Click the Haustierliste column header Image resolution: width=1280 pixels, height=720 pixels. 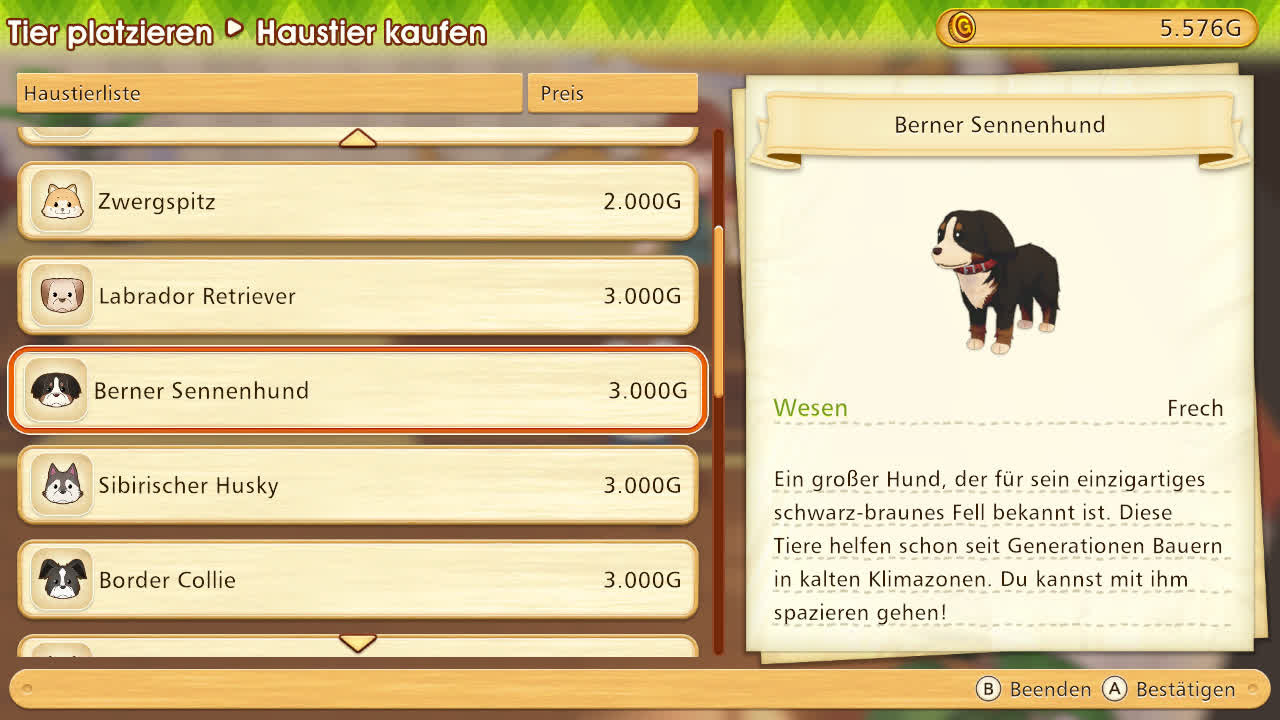coord(270,93)
